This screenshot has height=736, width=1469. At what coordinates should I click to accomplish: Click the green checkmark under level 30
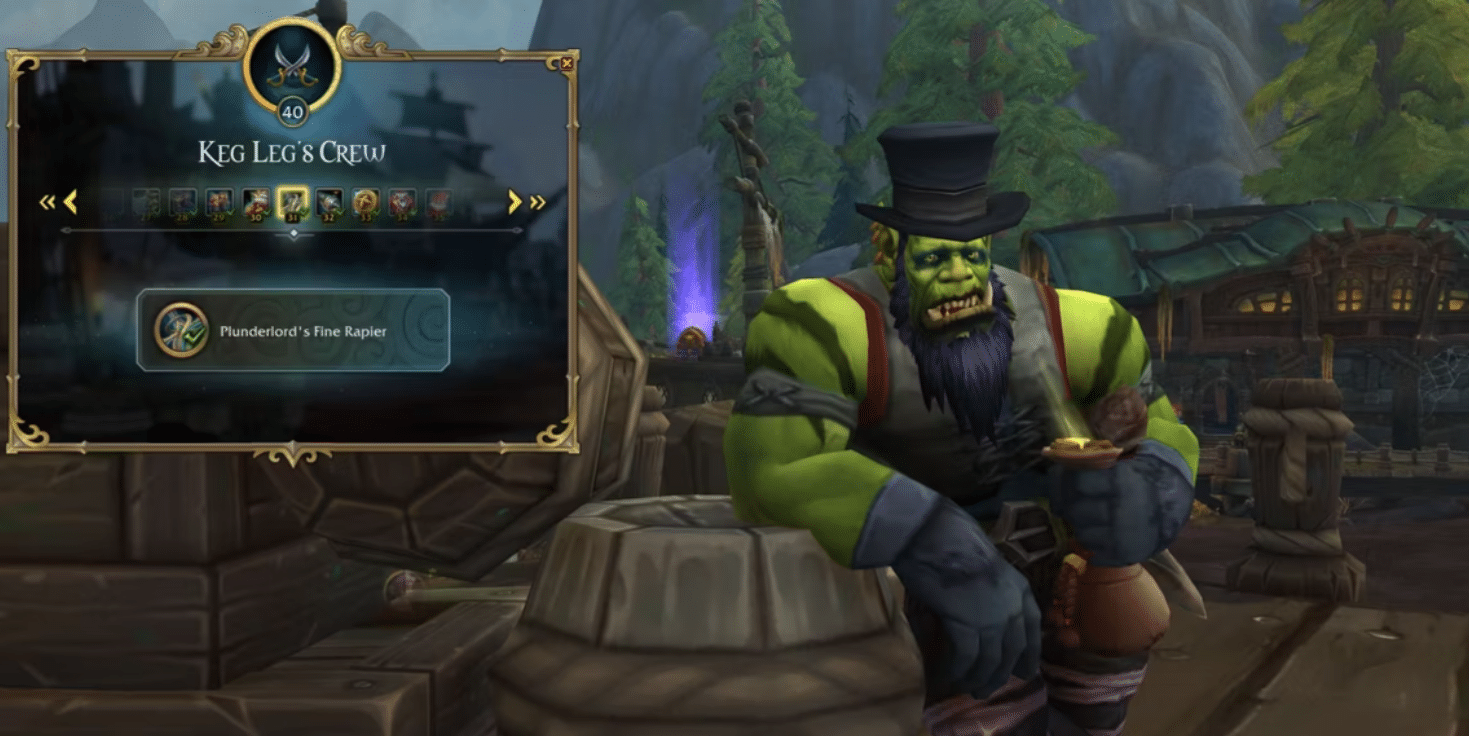[x=266, y=213]
